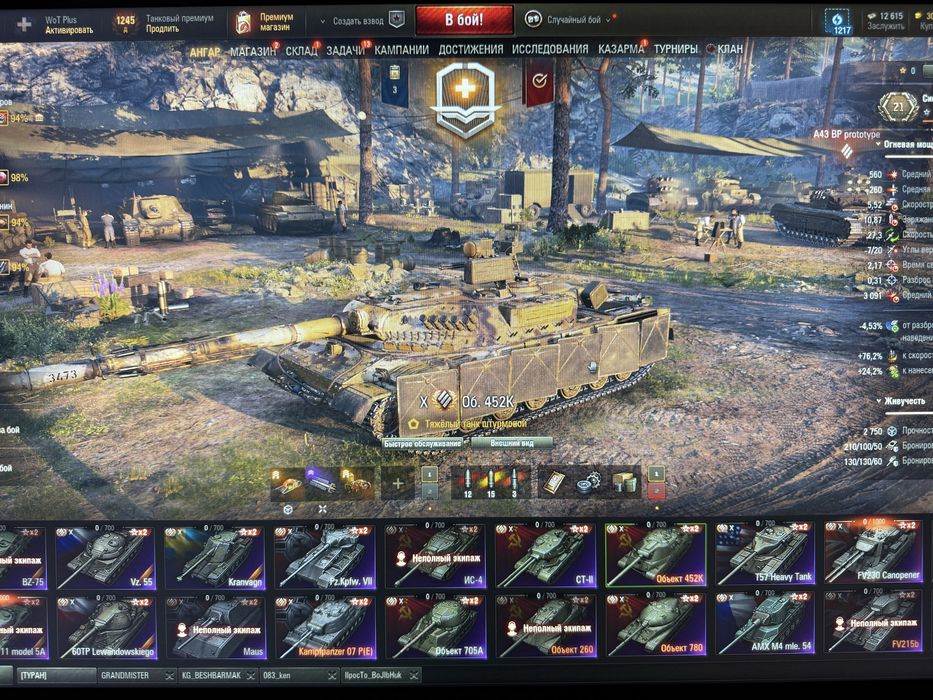Open the «Турниры» tab
Viewport: 933px width, 700px height.
(x=676, y=49)
